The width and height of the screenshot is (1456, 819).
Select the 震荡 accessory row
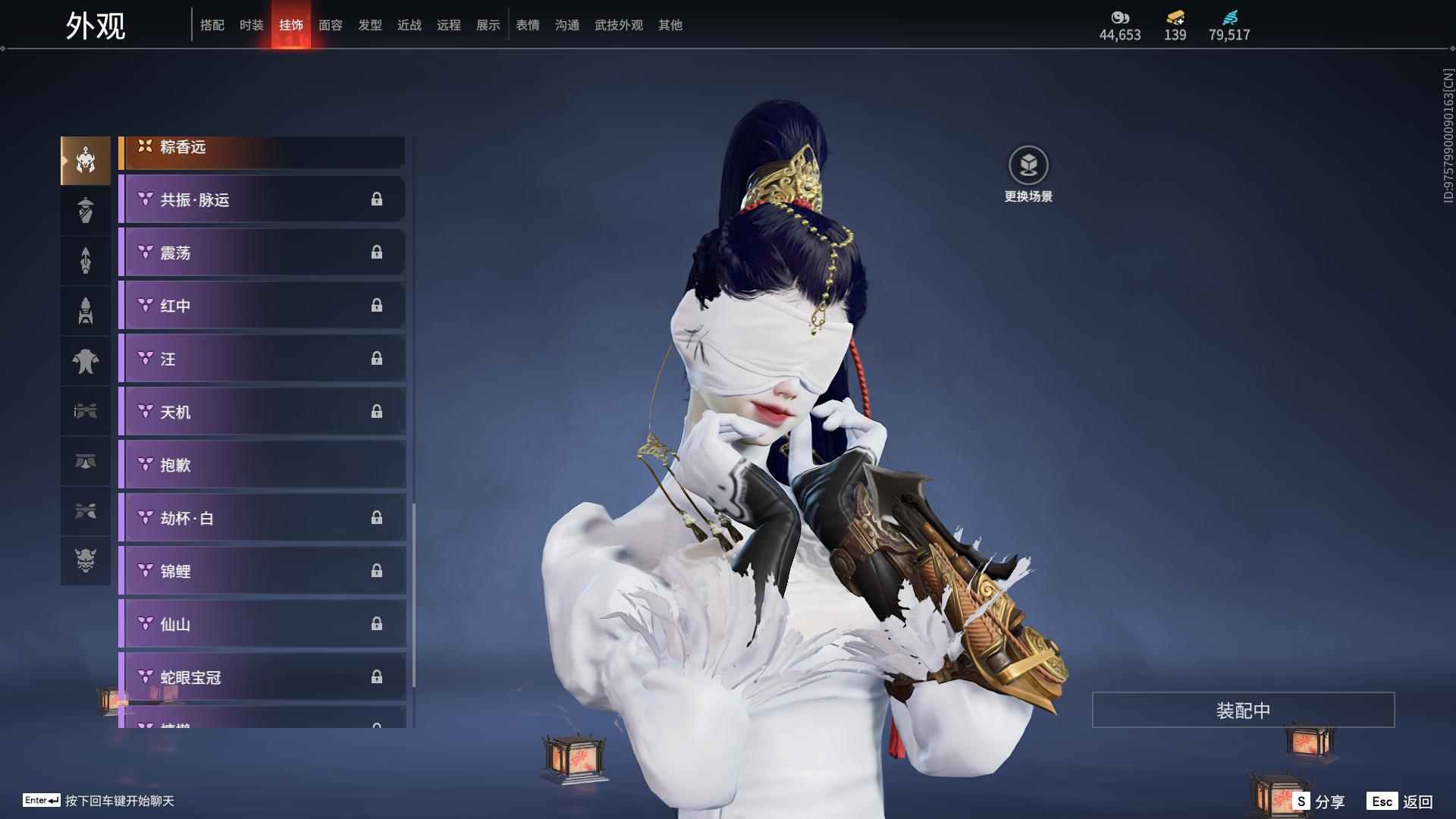tap(262, 253)
